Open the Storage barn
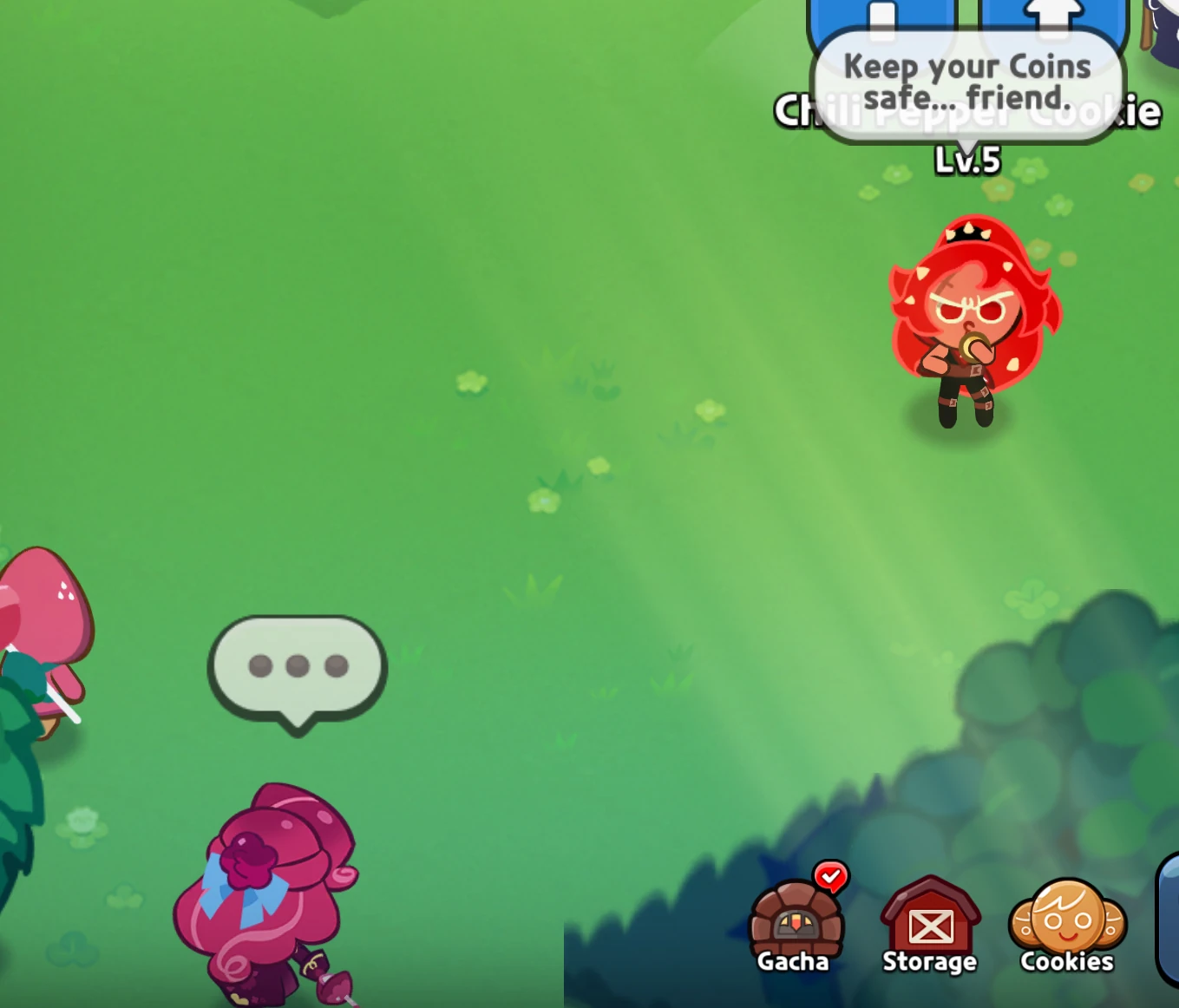This screenshot has width=1179, height=1008. (x=929, y=933)
